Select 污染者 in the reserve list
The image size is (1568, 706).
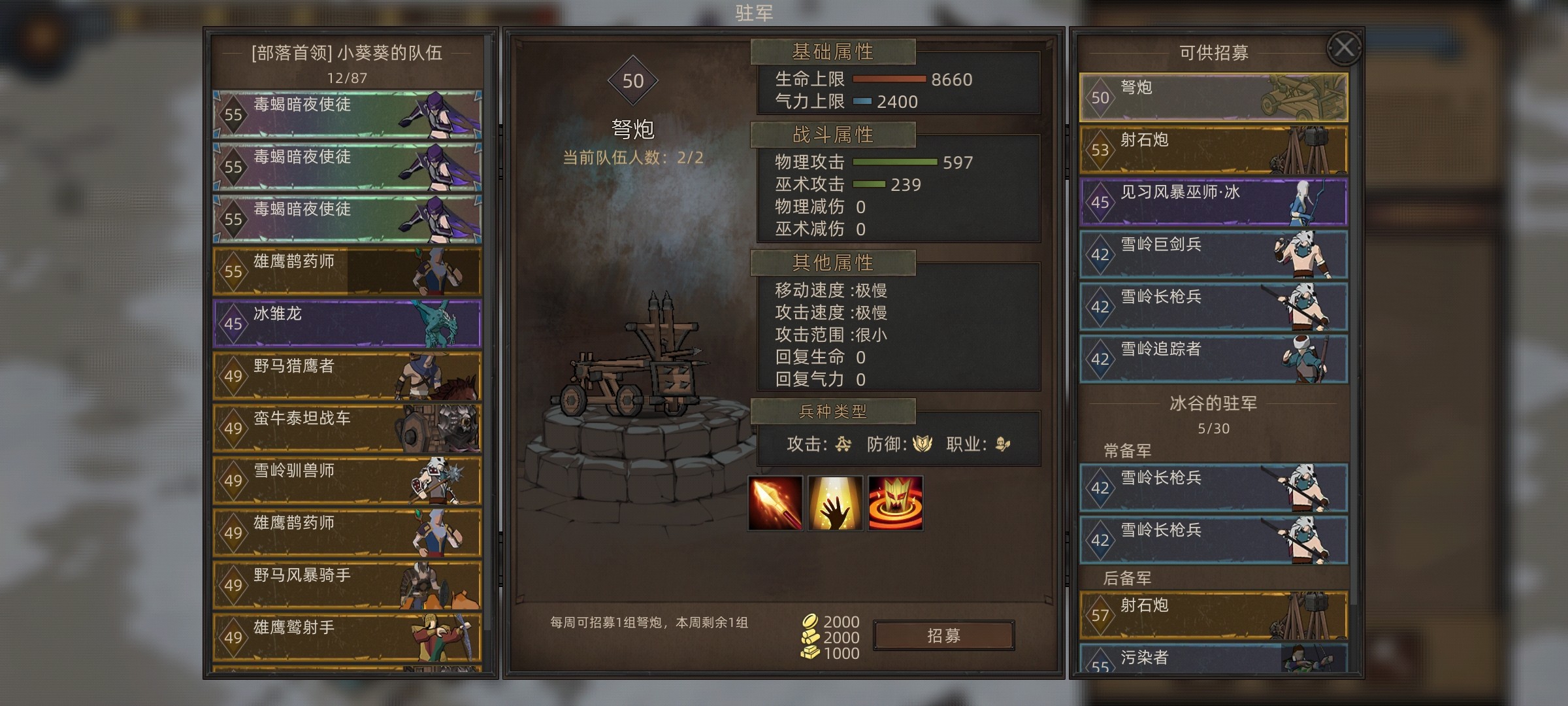pos(1213,659)
